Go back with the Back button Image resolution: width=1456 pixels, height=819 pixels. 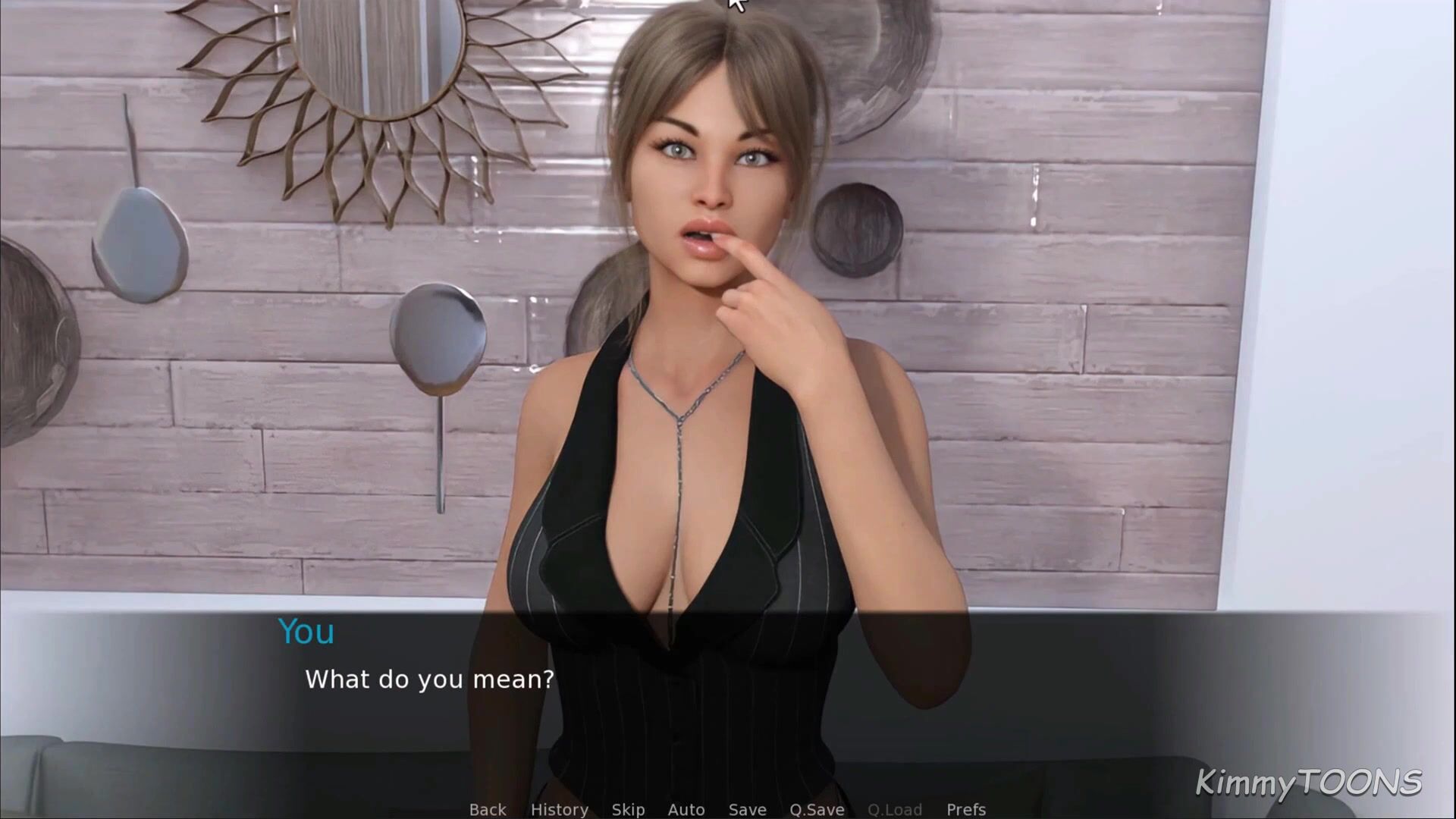[x=487, y=809]
